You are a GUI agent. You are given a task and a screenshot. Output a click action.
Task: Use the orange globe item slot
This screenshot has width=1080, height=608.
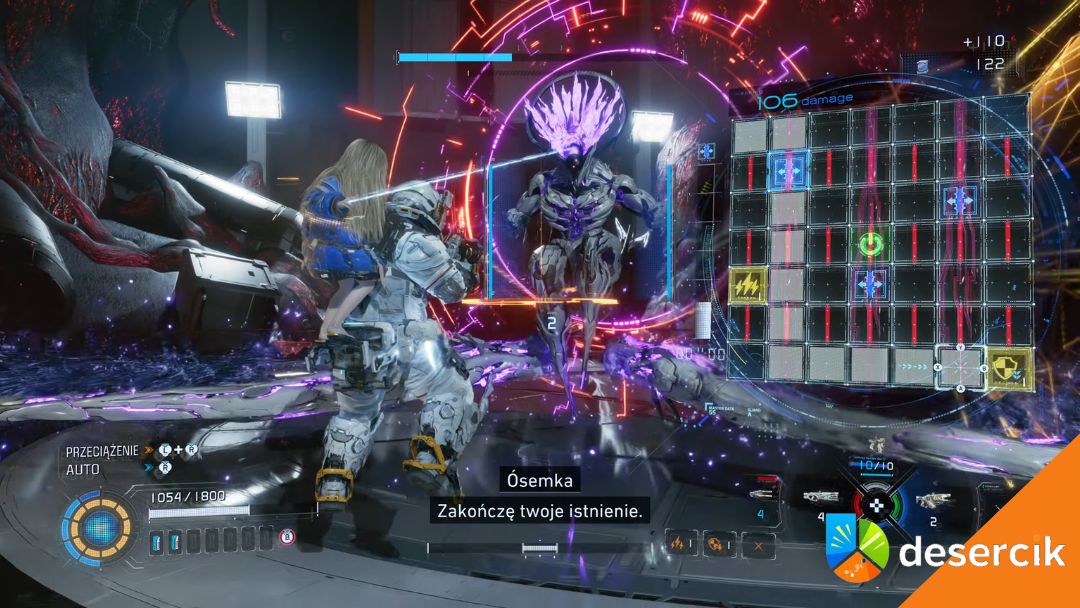coord(719,544)
